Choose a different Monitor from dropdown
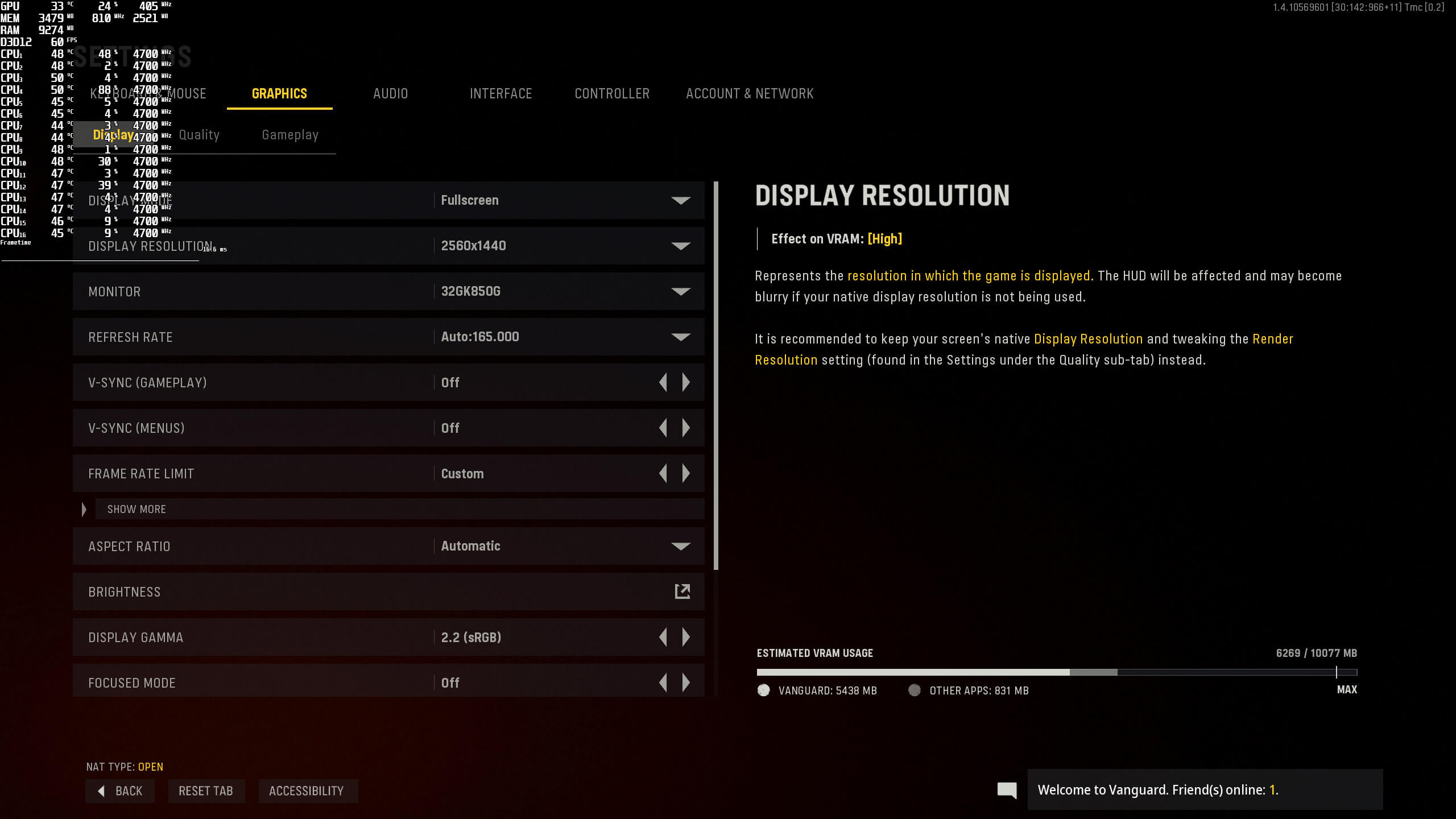The width and height of the screenshot is (1456, 819). pos(680,291)
